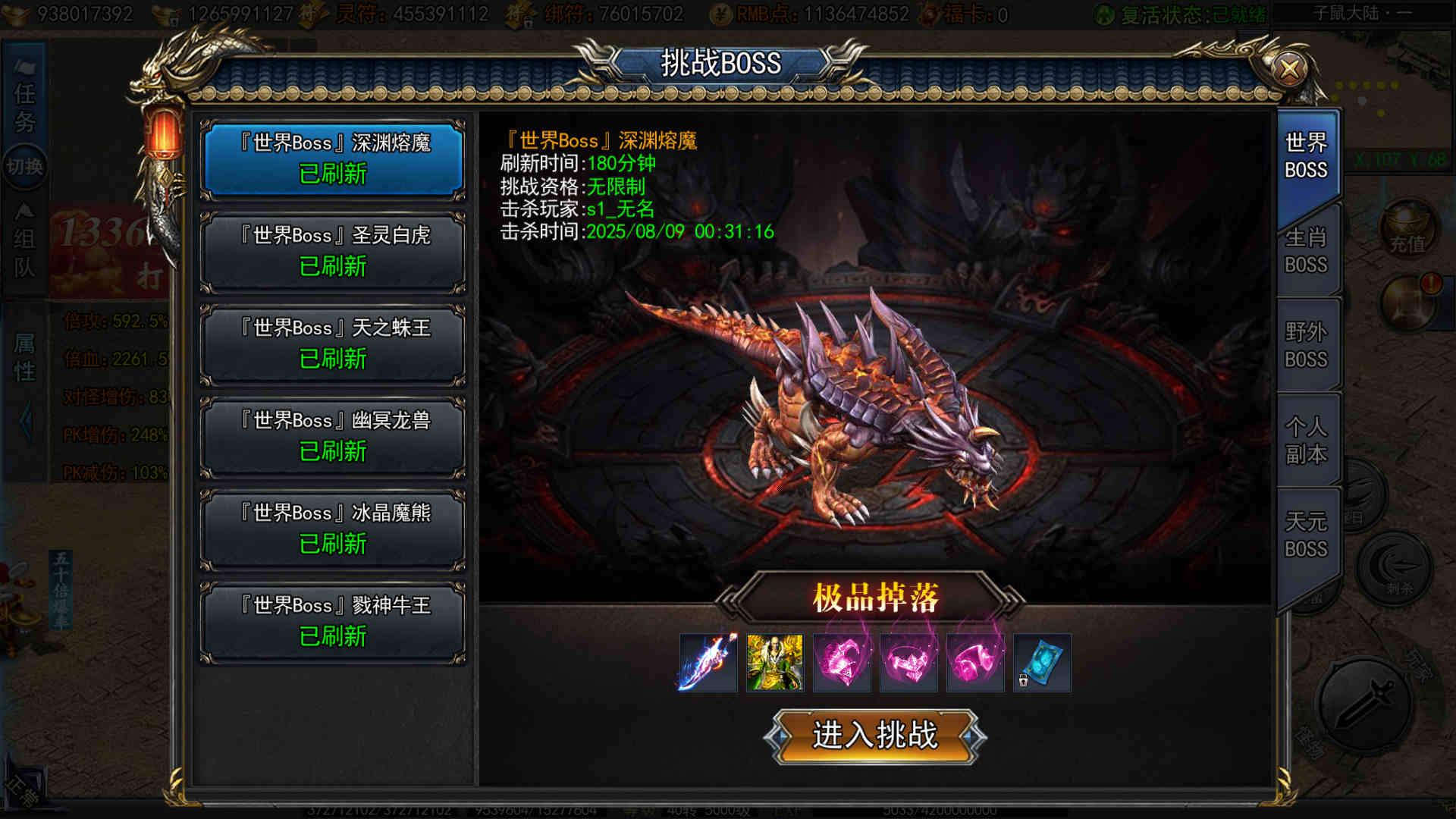Image resolution: width=1456 pixels, height=819 pixels.
Task: Open the 任务 quest side tab
Action: pos(24,106)
